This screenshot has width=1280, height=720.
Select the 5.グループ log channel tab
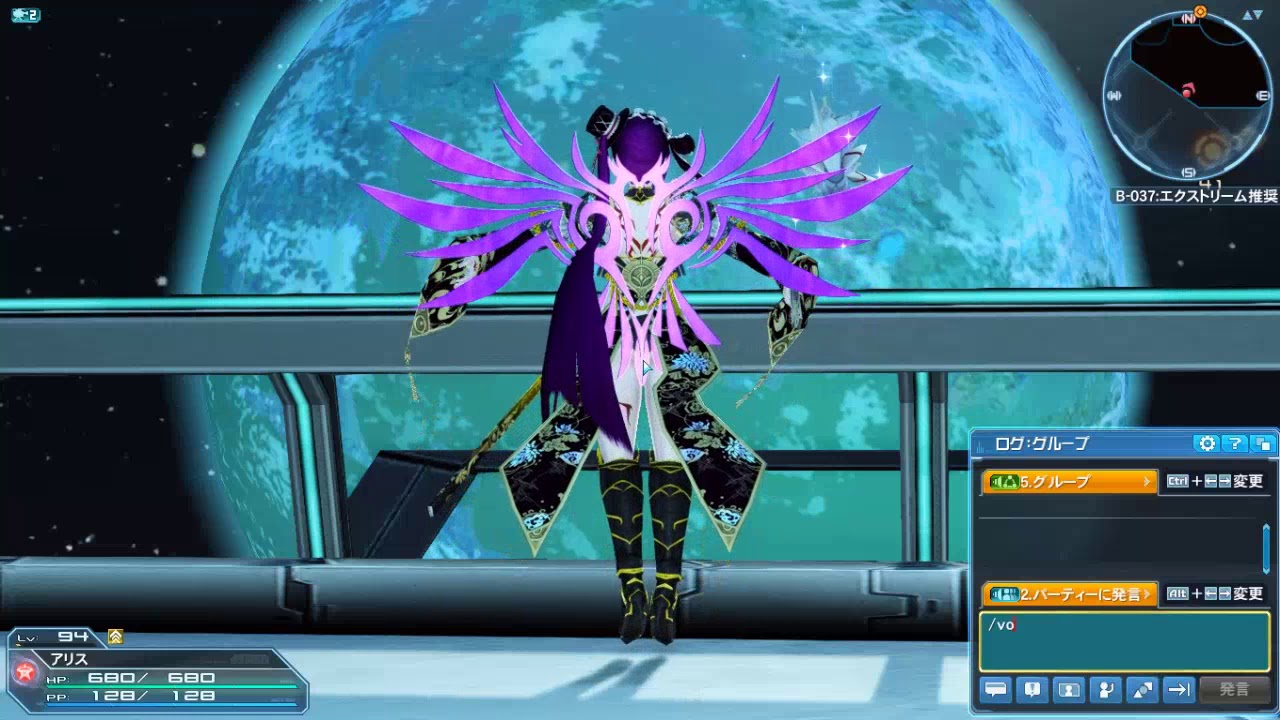point(1069,482)
